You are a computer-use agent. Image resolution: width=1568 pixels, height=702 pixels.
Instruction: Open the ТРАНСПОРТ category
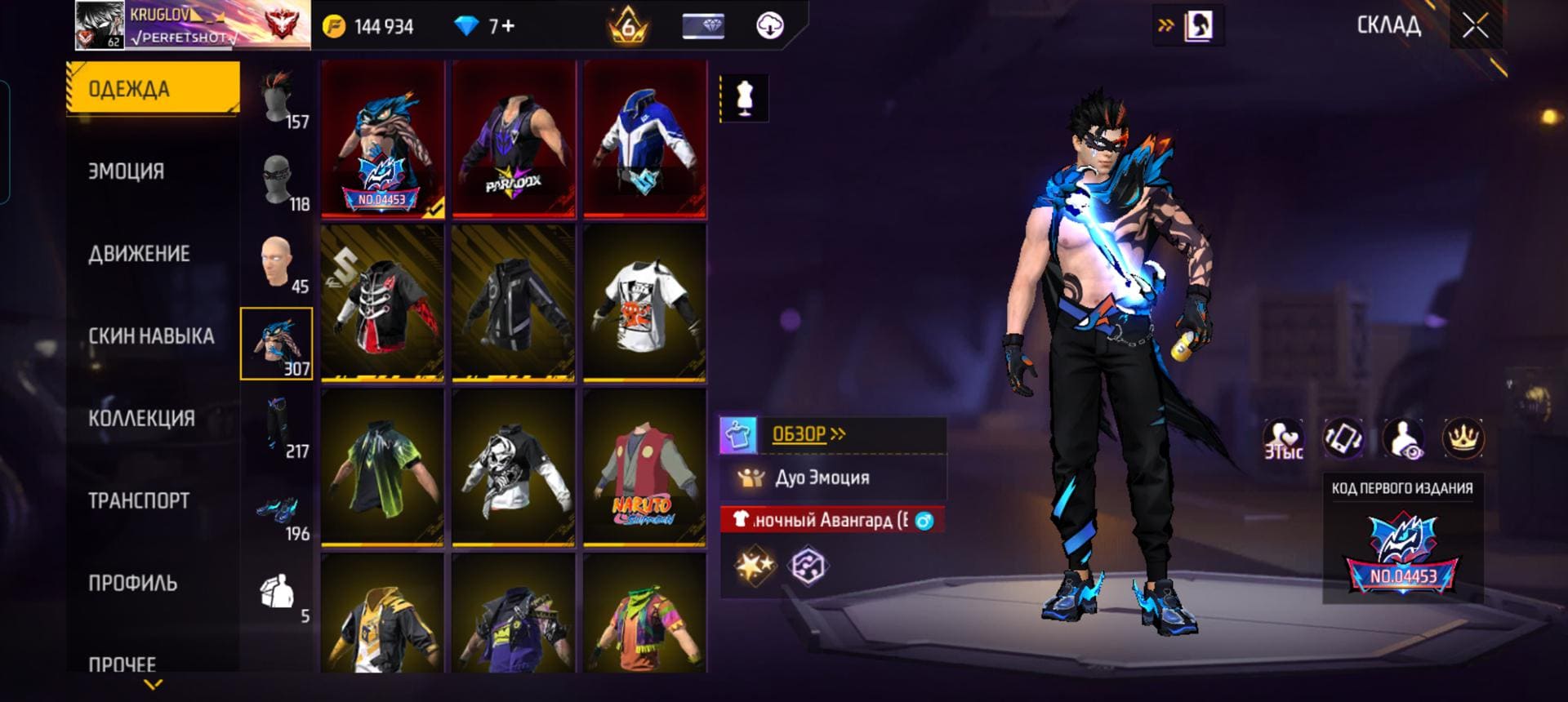[139, 501]
